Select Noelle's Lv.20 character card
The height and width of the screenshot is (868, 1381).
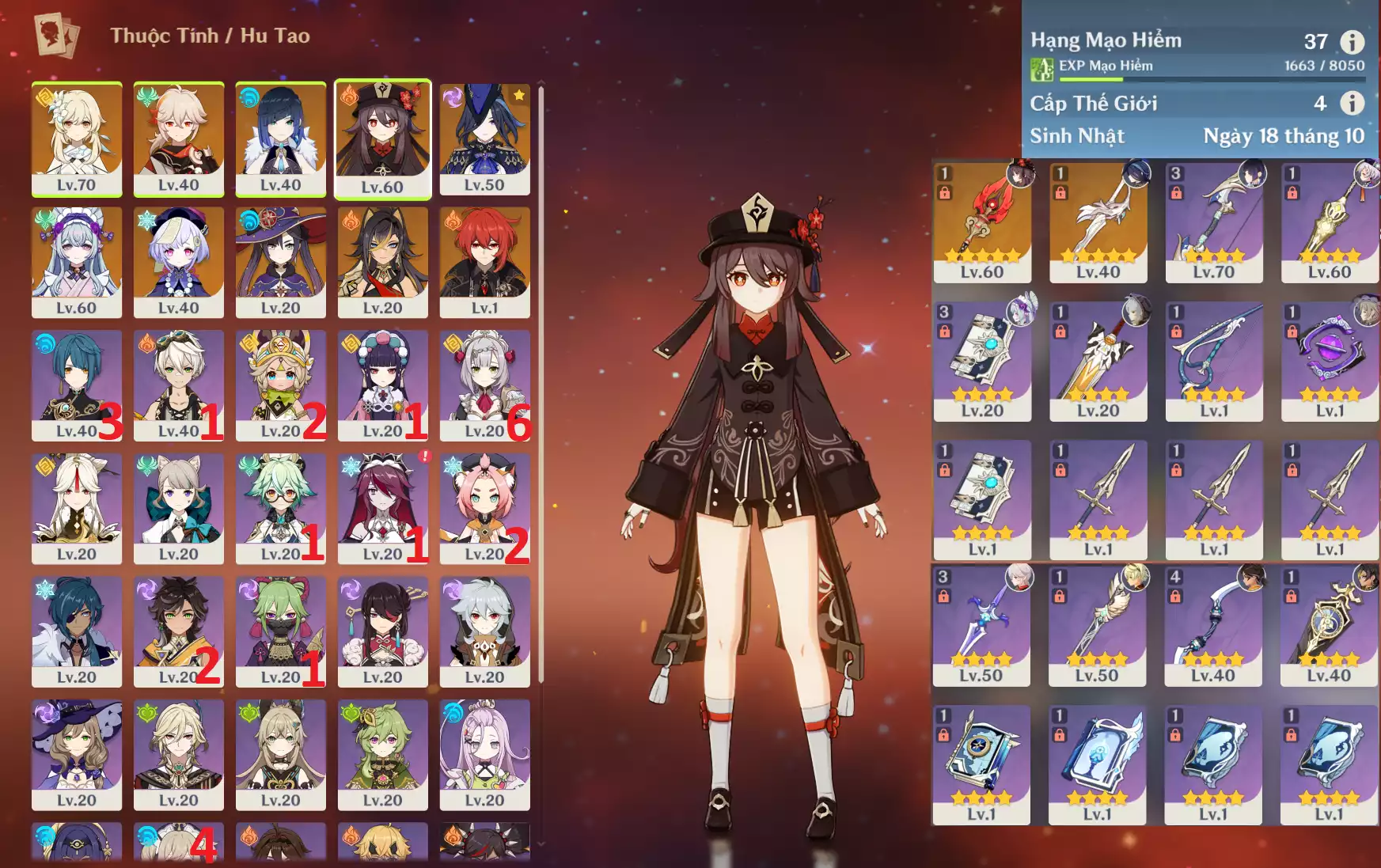484,385
